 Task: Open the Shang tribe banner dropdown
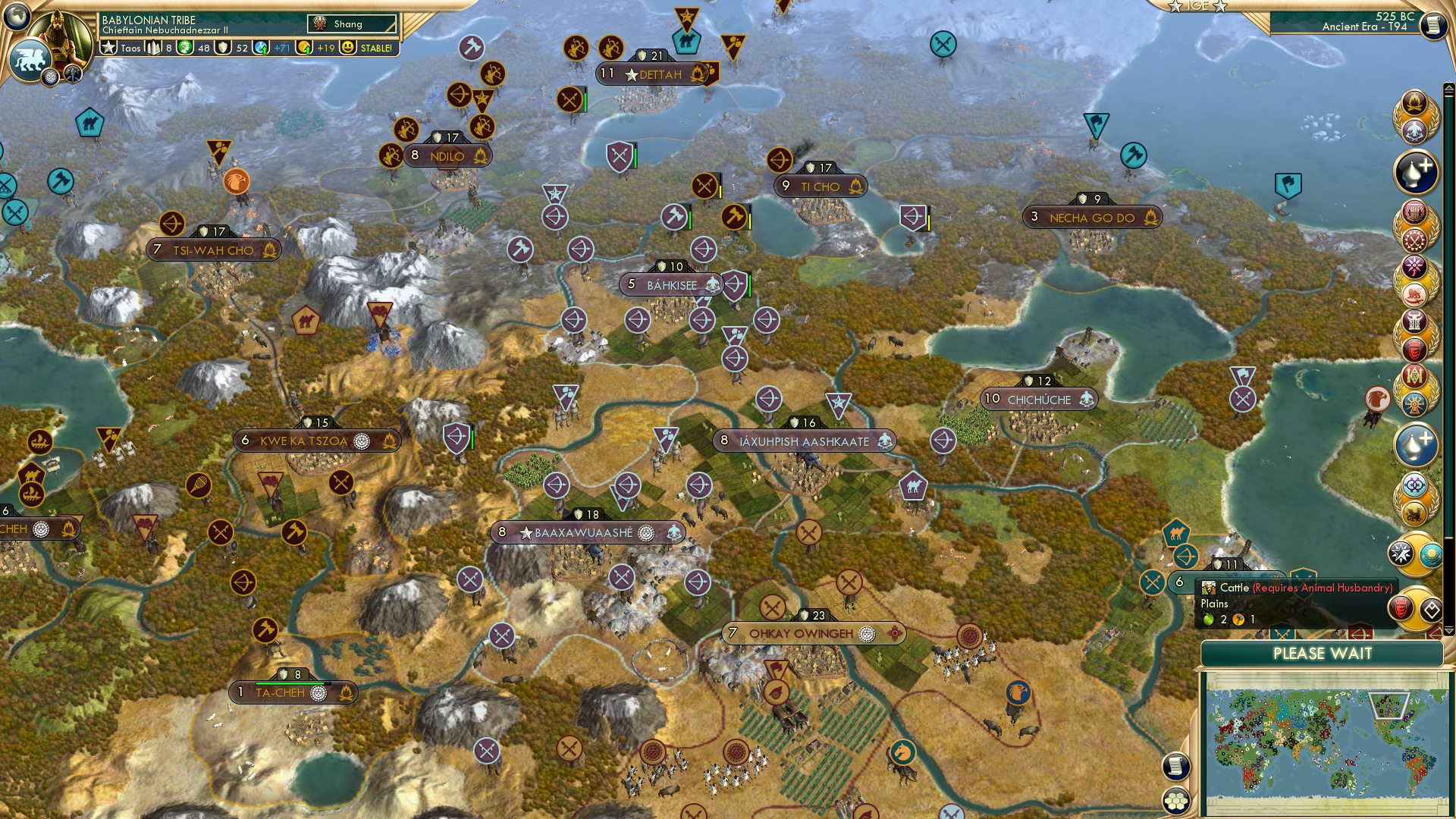(353, 24)
